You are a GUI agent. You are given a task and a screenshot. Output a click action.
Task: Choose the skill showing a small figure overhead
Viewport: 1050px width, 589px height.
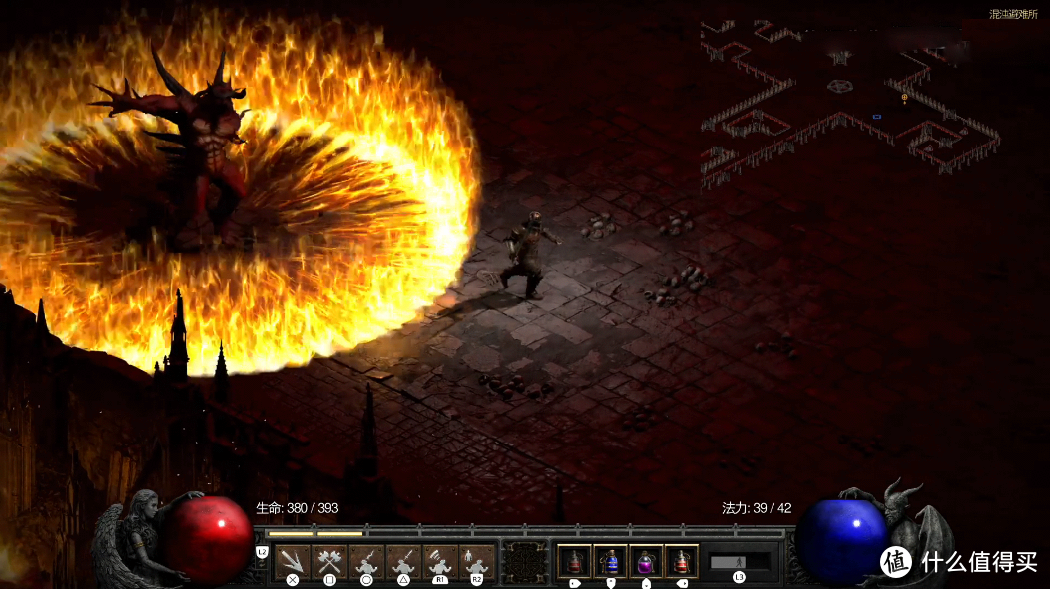[477, 562]
